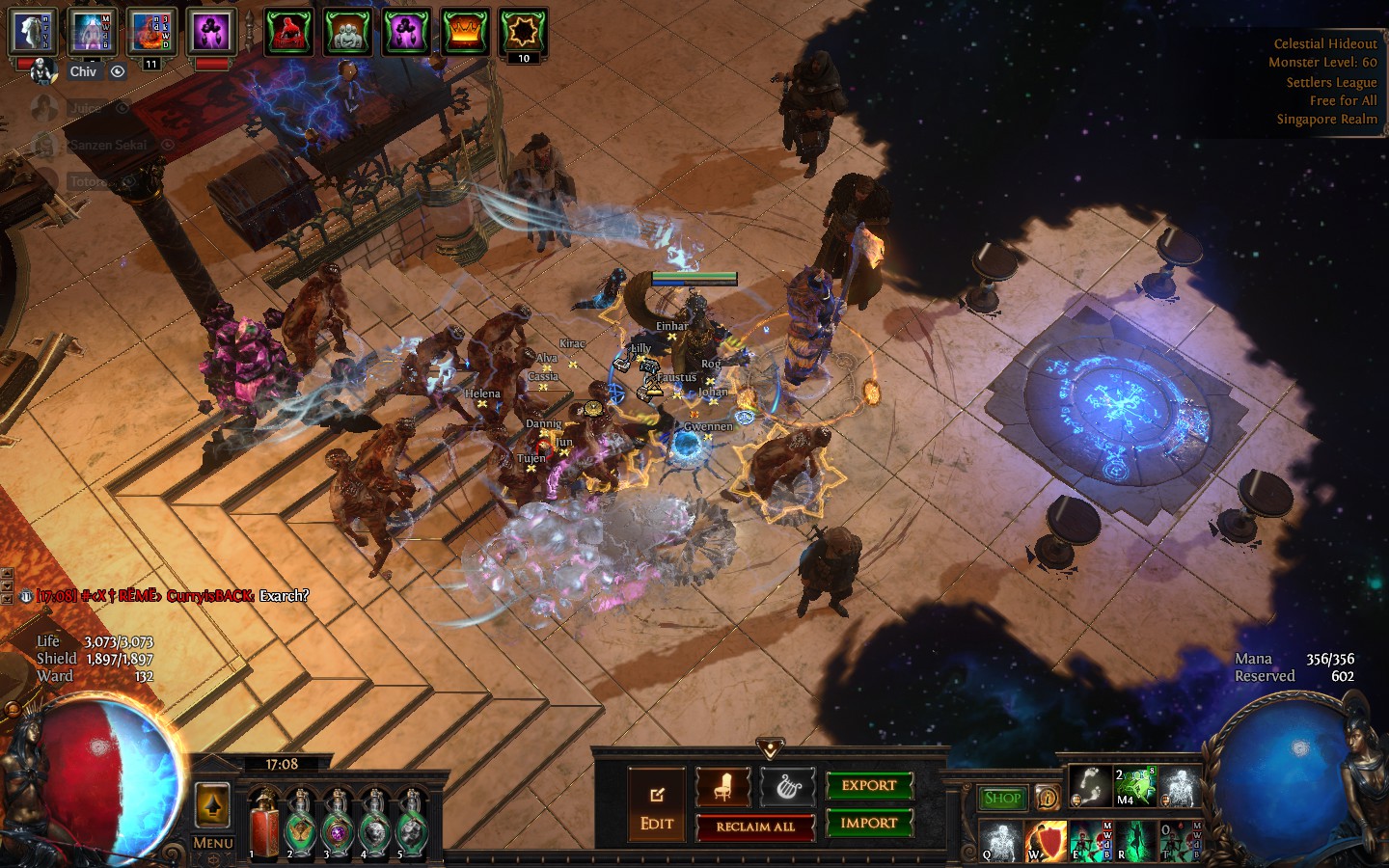Click the golden crown buff icon
The width and height of the screenshot is (1389, 868).
click(464, 33)
